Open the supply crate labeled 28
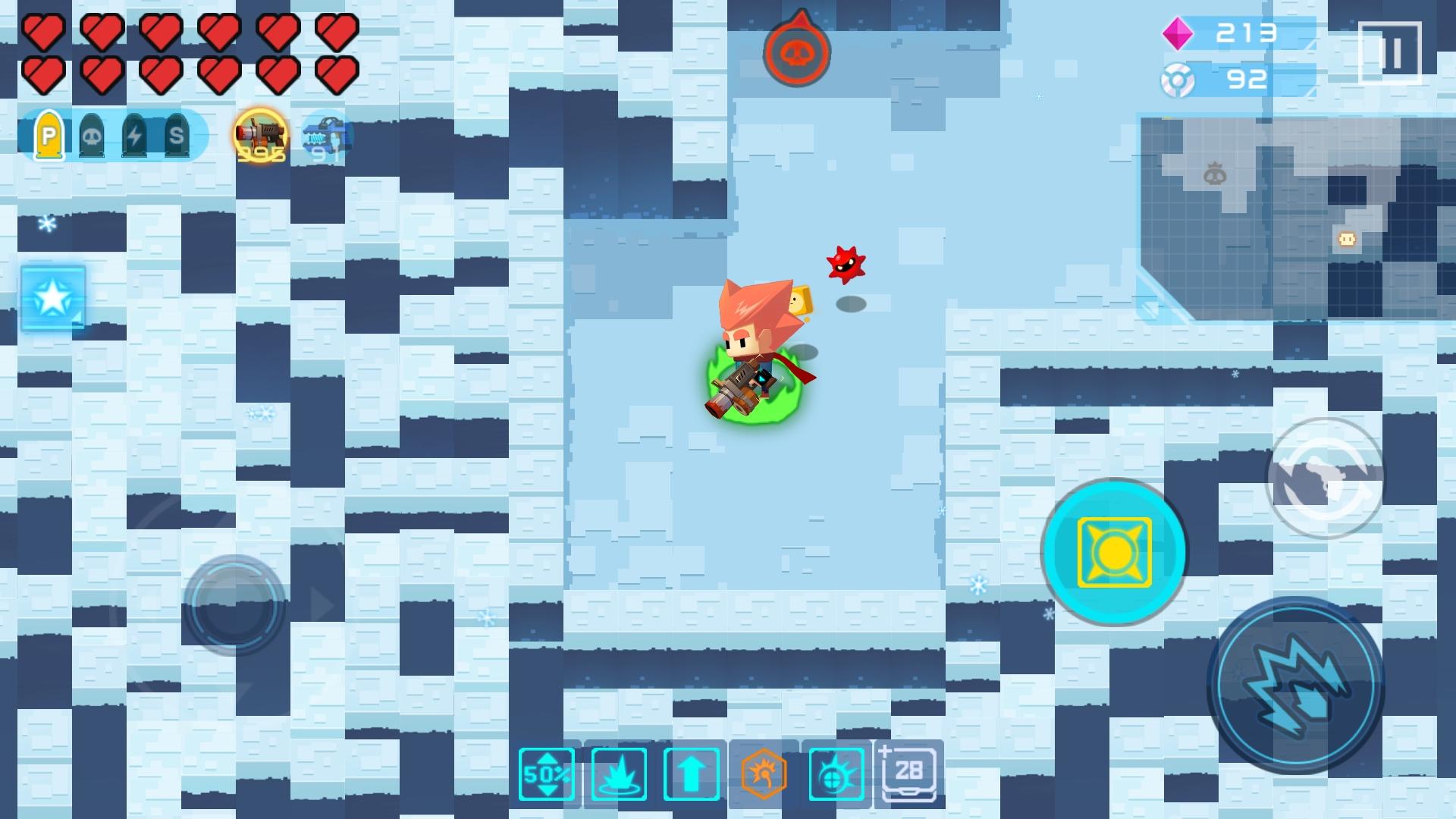 click(x=907, y=772)
